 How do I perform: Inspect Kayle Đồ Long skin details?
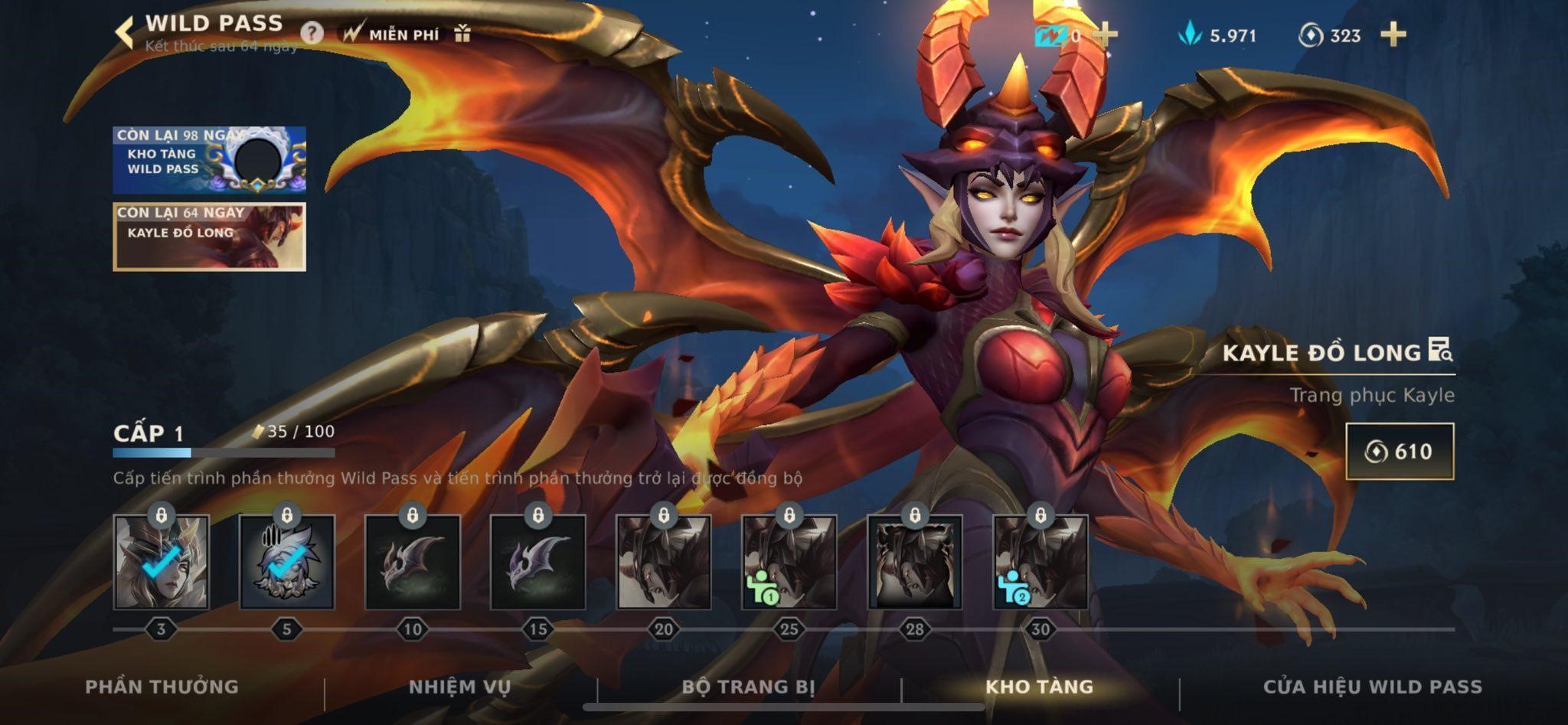(1440, 351)
